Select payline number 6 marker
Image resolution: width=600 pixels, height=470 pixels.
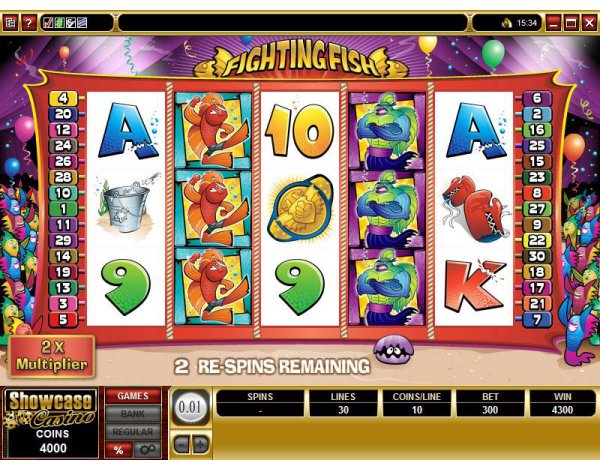pos(536,98)
